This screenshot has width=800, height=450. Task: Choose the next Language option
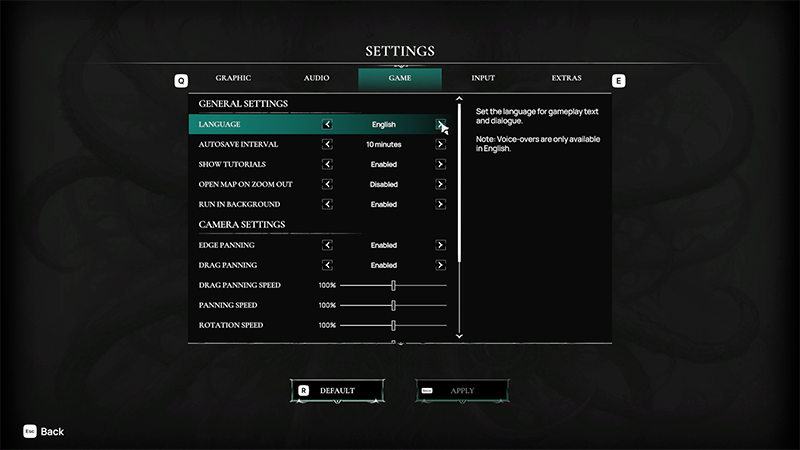(441, 125)
